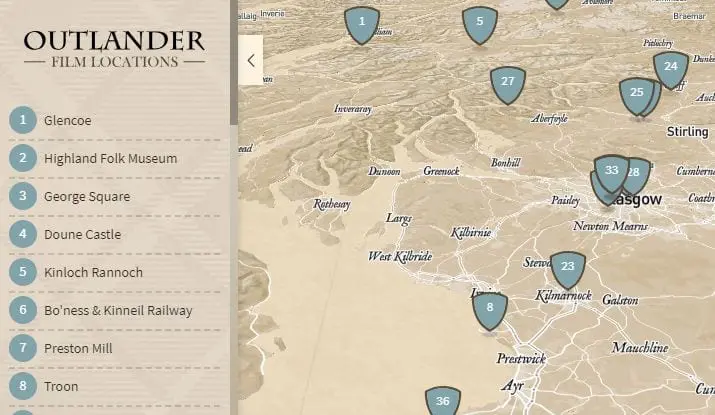Screen dimensions: 715x415
Task: Choose George Square from the list
Action: pyautogui.click(x=86, y=197)
